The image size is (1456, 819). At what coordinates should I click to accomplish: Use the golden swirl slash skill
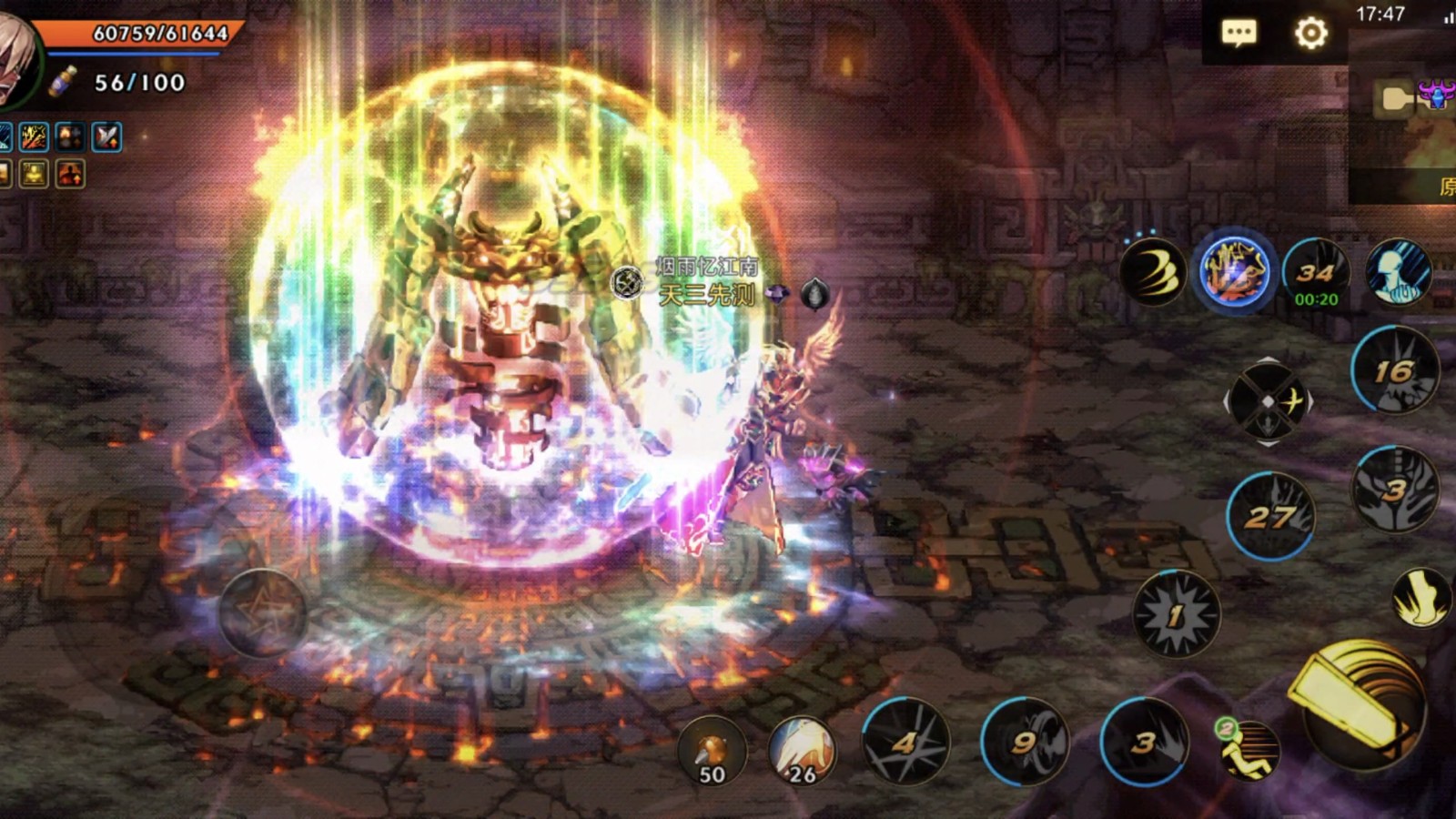pyautogui.click(x=1153, y=272)
